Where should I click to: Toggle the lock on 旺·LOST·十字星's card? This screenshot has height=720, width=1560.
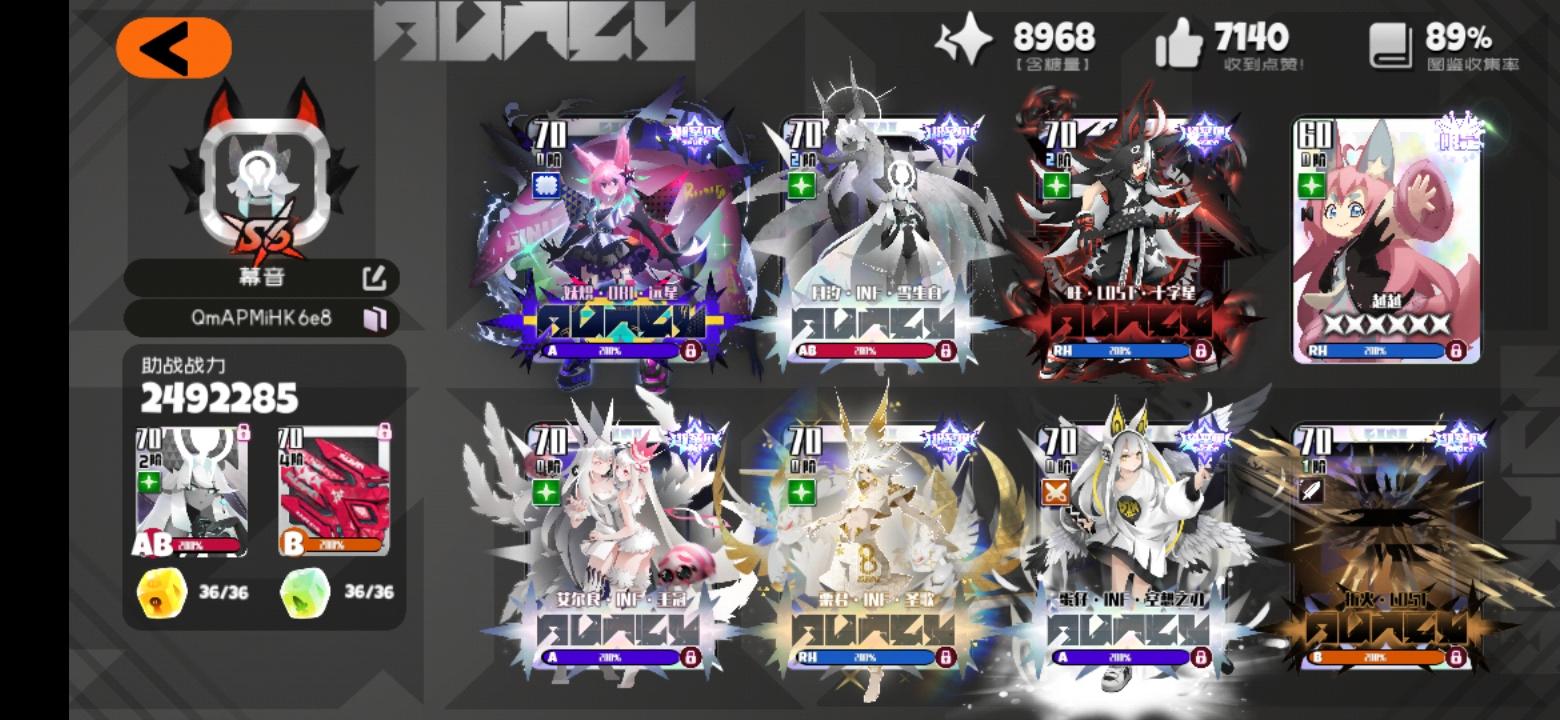(x=1204, y=351)
